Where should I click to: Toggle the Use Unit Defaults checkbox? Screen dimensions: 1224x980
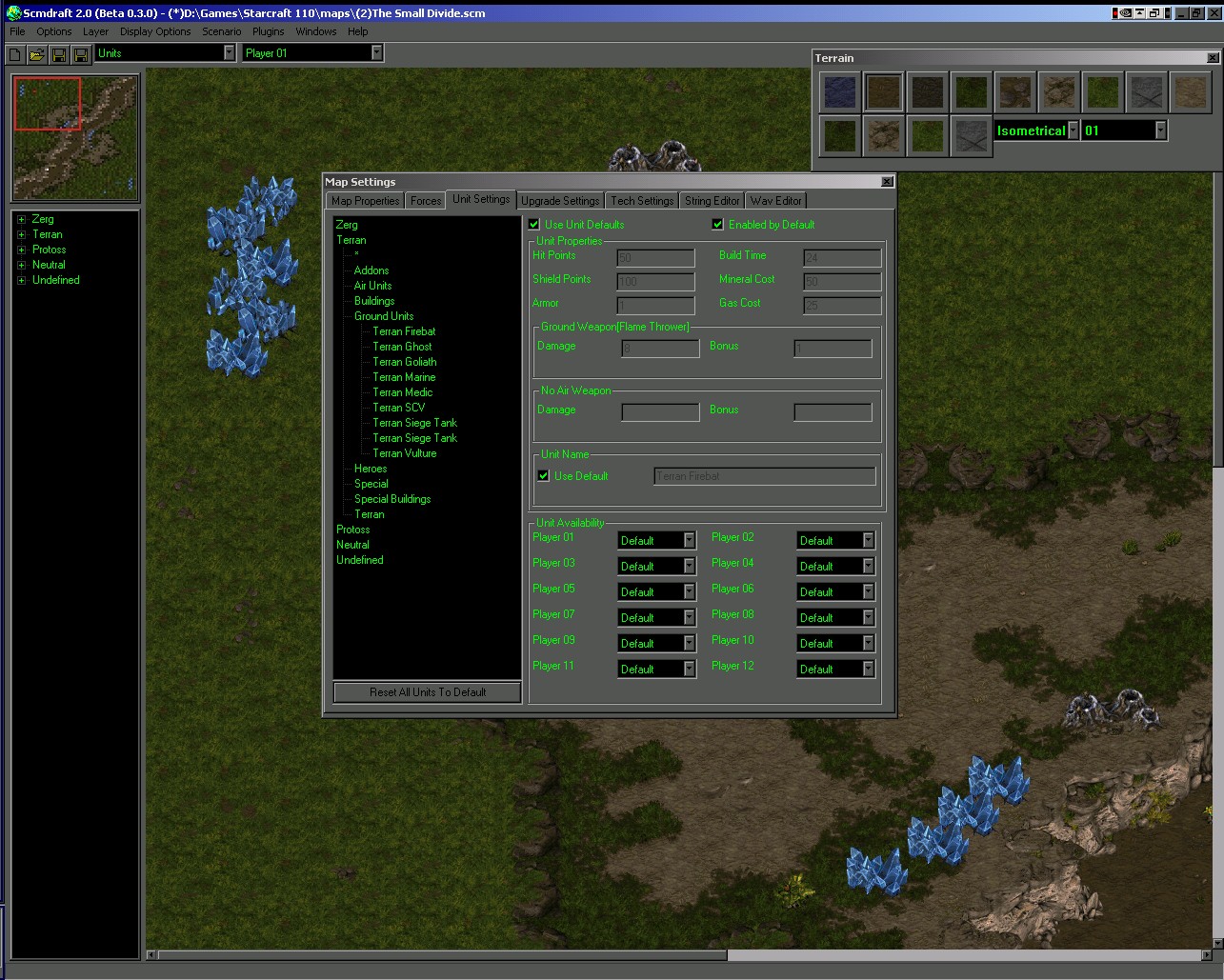click(534, 225)
